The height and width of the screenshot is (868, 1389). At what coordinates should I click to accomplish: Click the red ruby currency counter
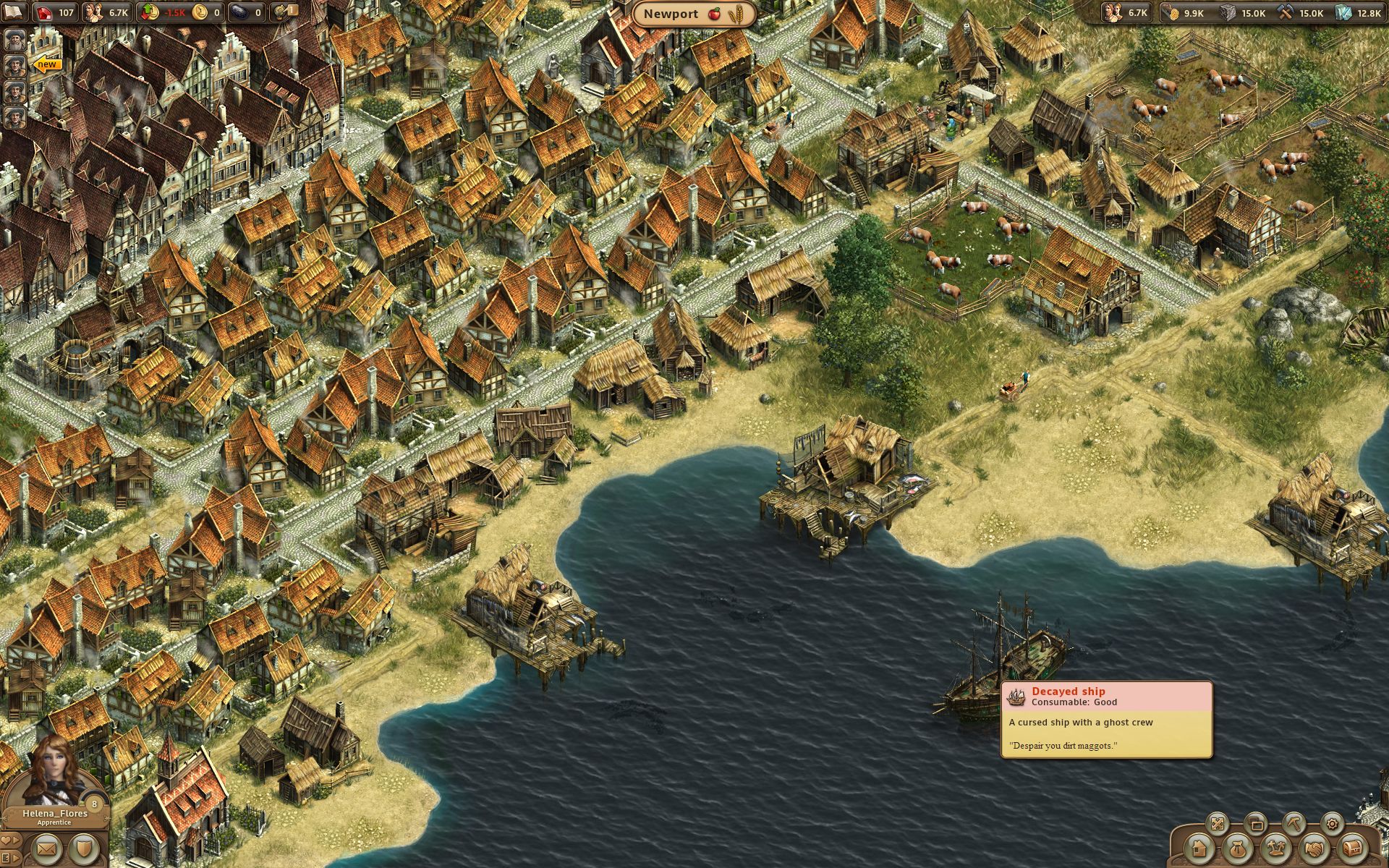[x=55, y=12]
